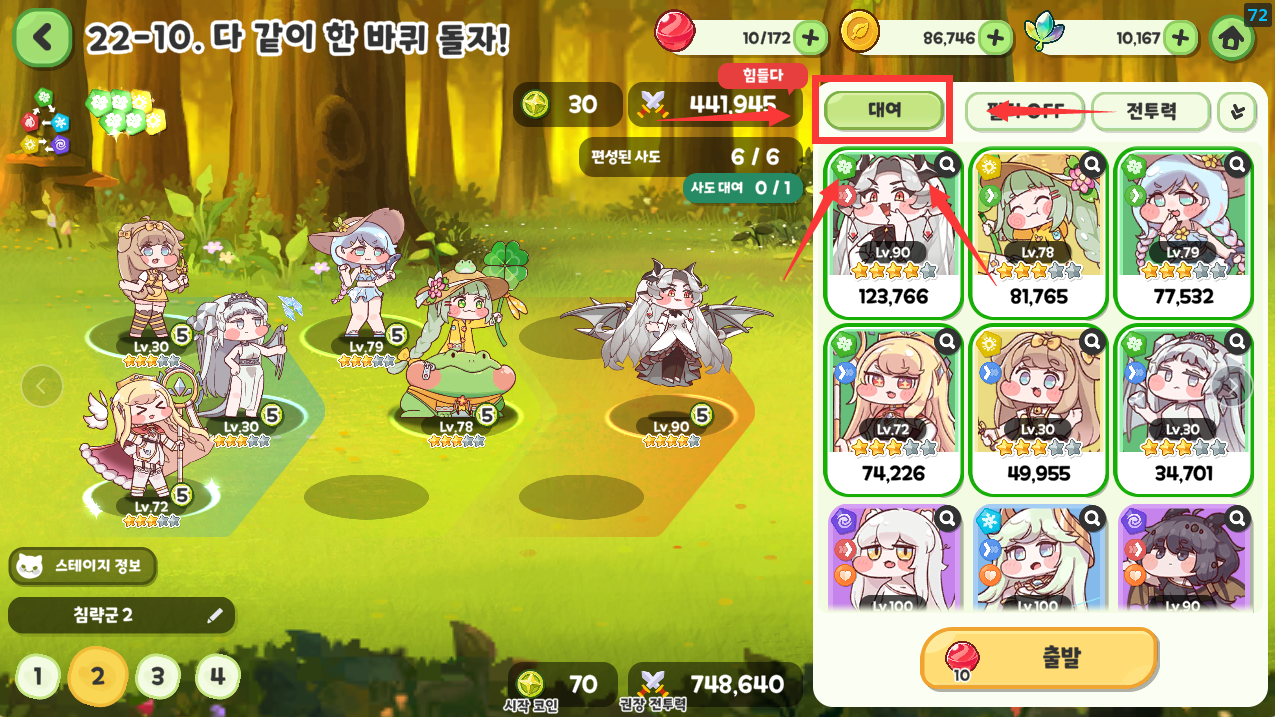Add crystal gems using the plus button
This screenshot has width=1275, height=717.
coord(1180,38)
